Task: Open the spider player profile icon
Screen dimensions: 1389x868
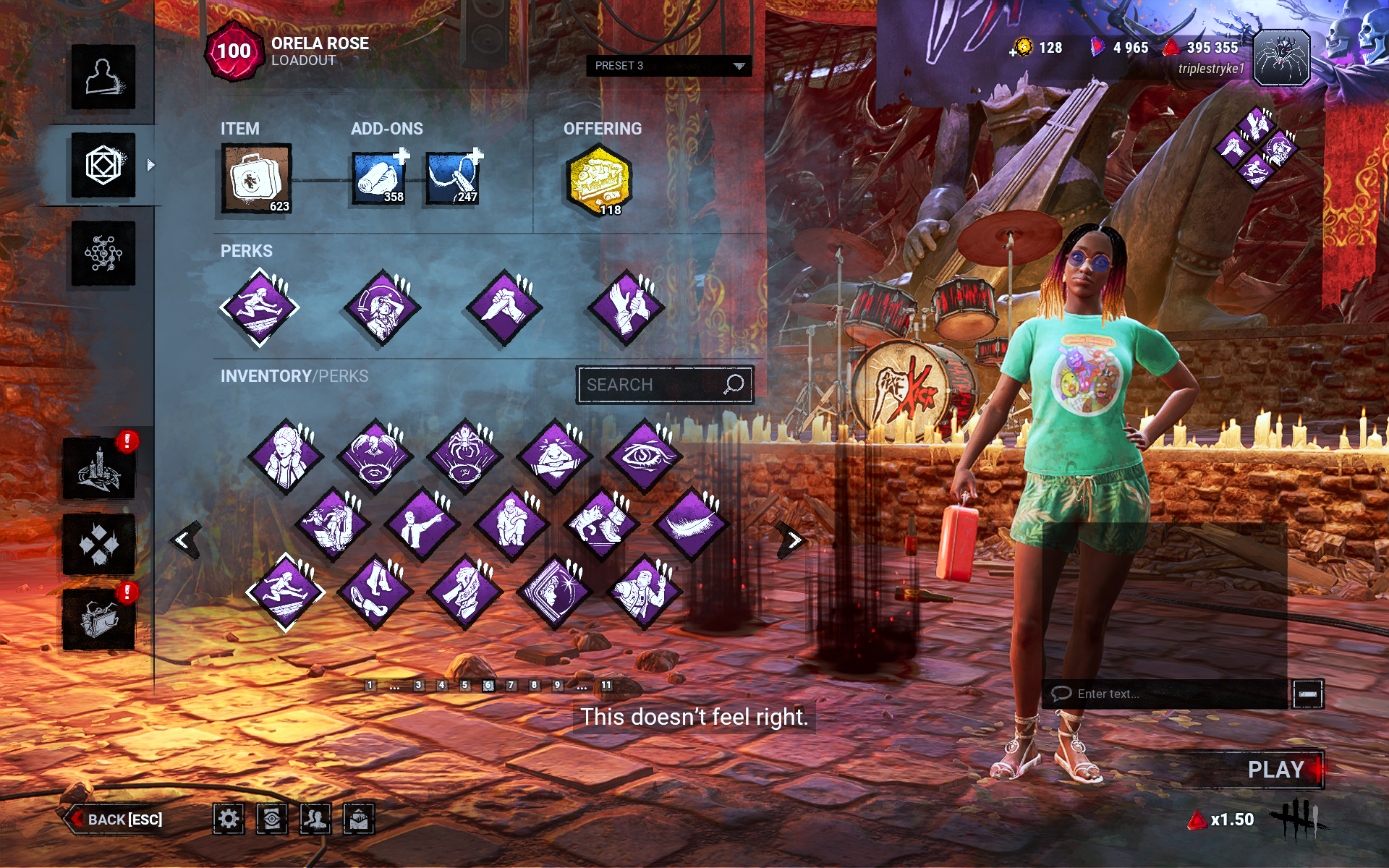Action: pyautogui.click(x=1281, y=59)
